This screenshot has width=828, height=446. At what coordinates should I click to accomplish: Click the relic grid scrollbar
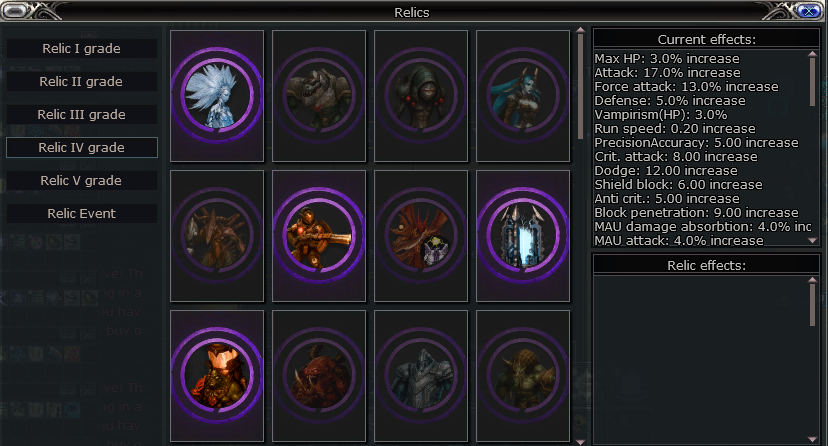(580, 90)
